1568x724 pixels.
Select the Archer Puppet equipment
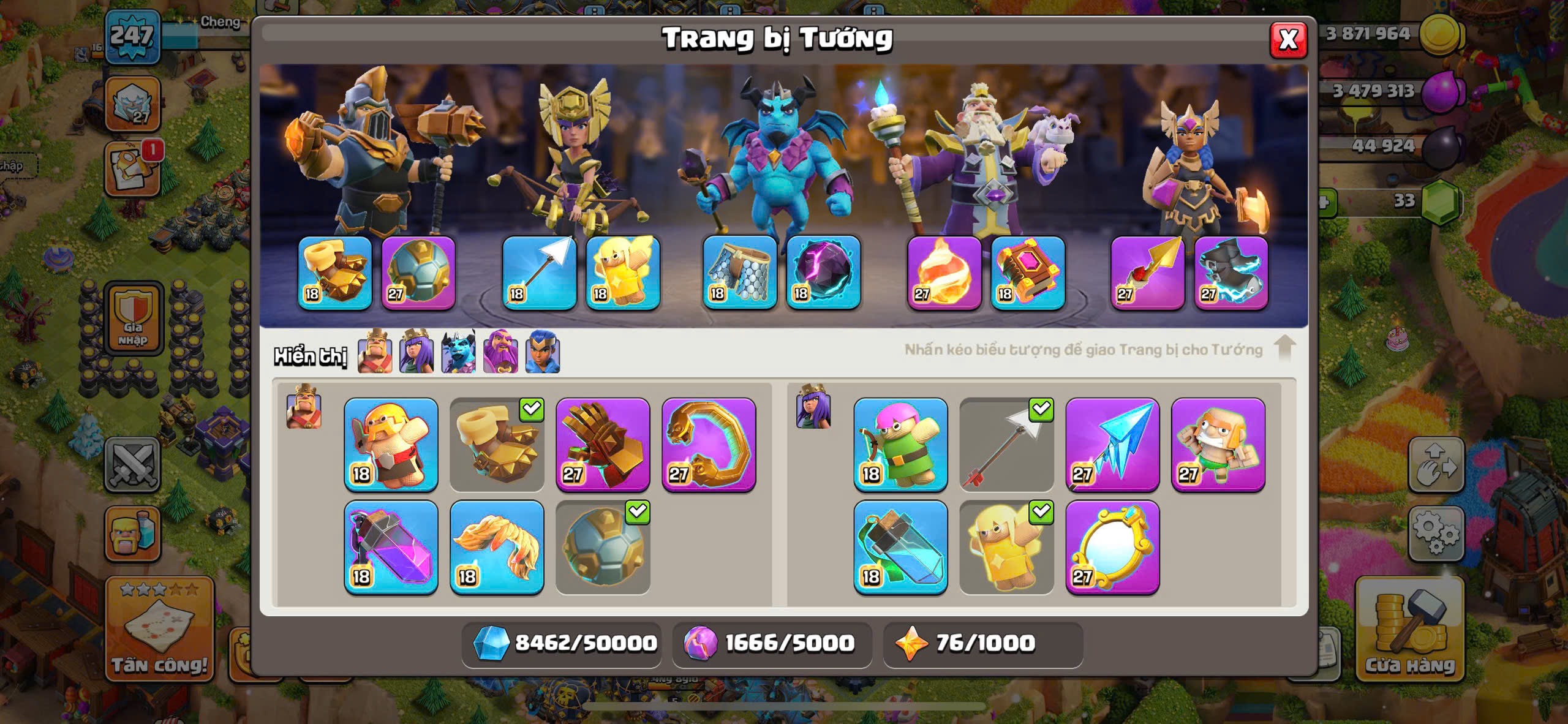pos(900,445)
